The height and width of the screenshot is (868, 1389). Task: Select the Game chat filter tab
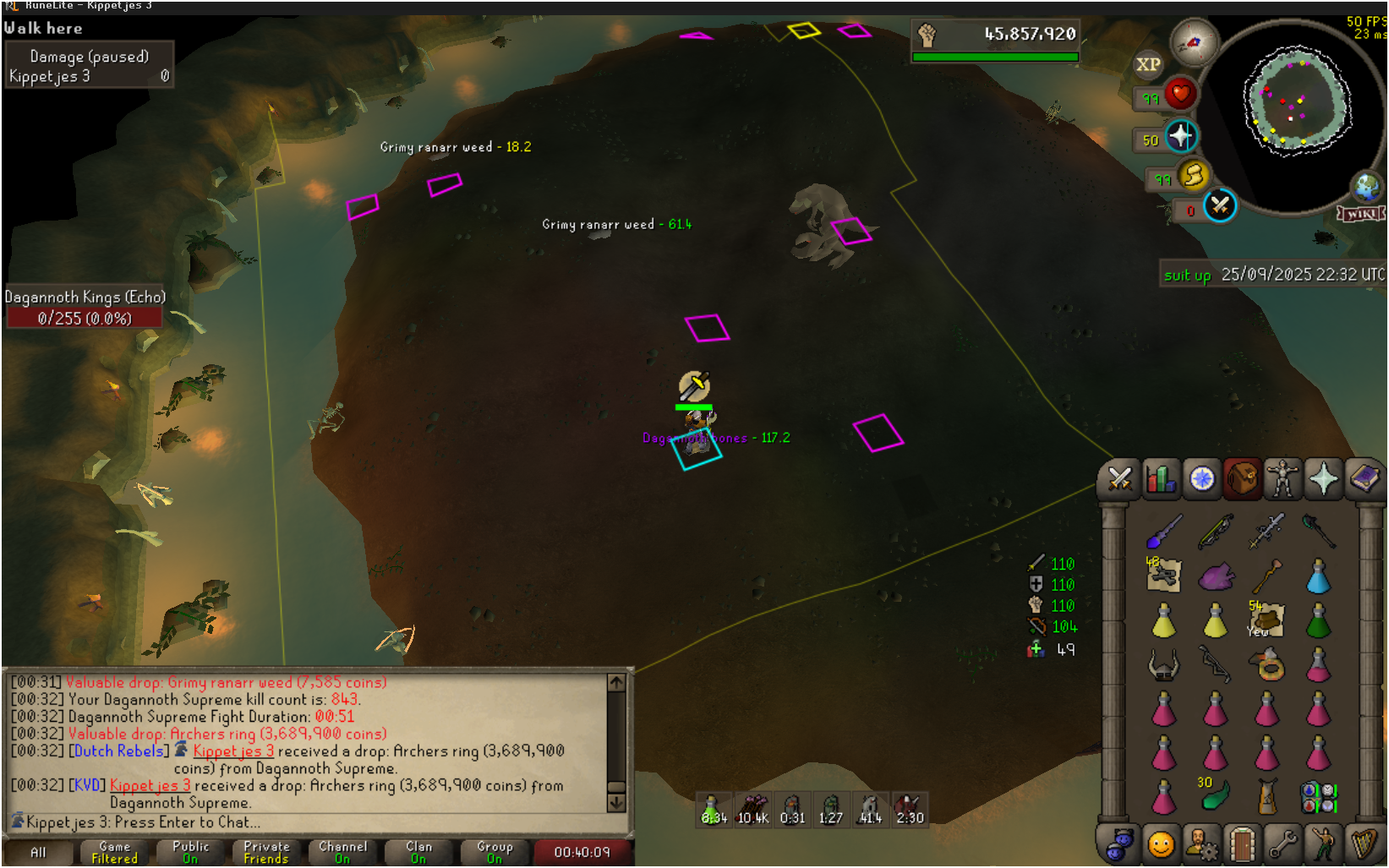click(114, 852)
